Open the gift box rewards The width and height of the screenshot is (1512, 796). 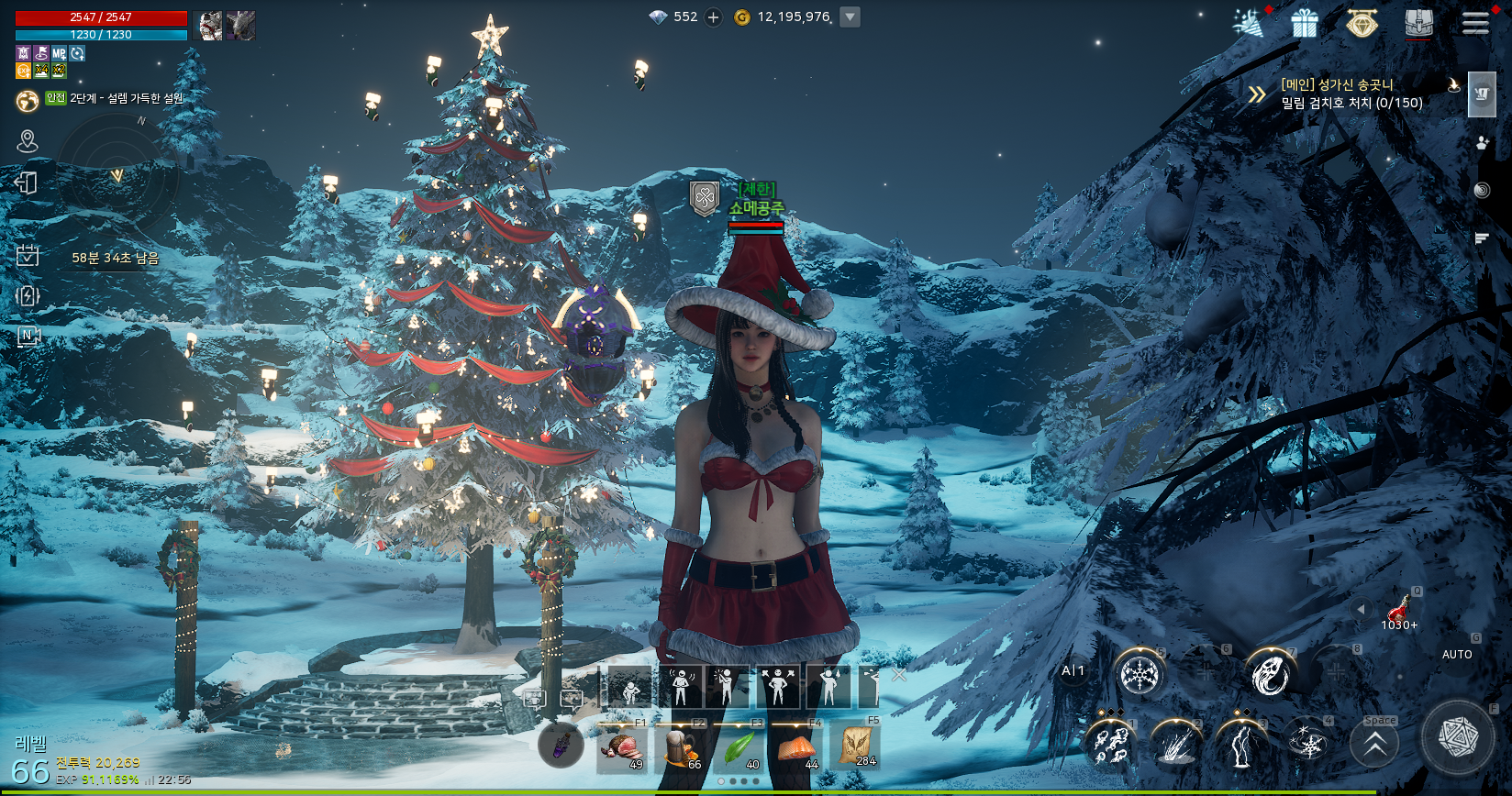(1304, 23)
